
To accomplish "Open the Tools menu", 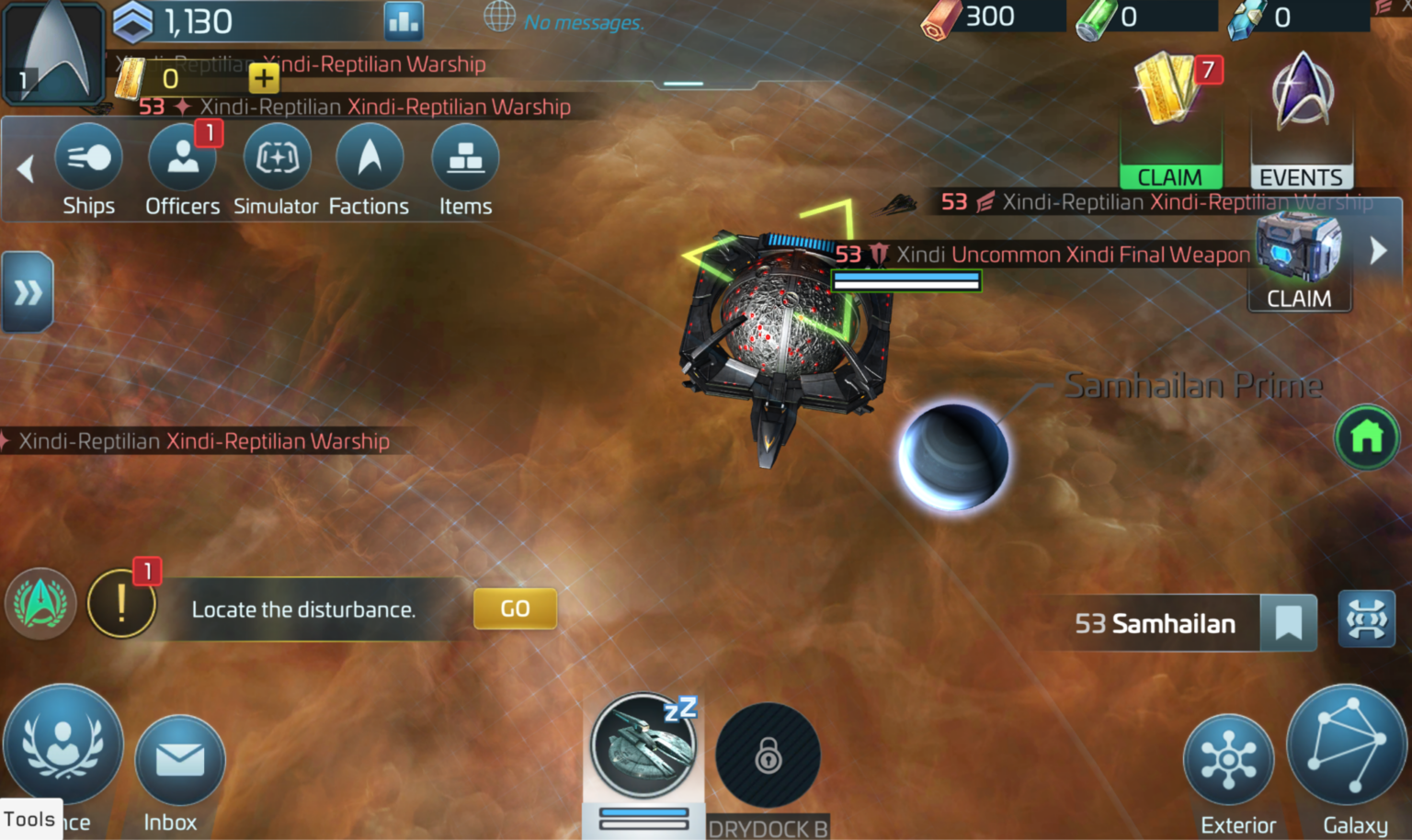I will click(30, 819).
